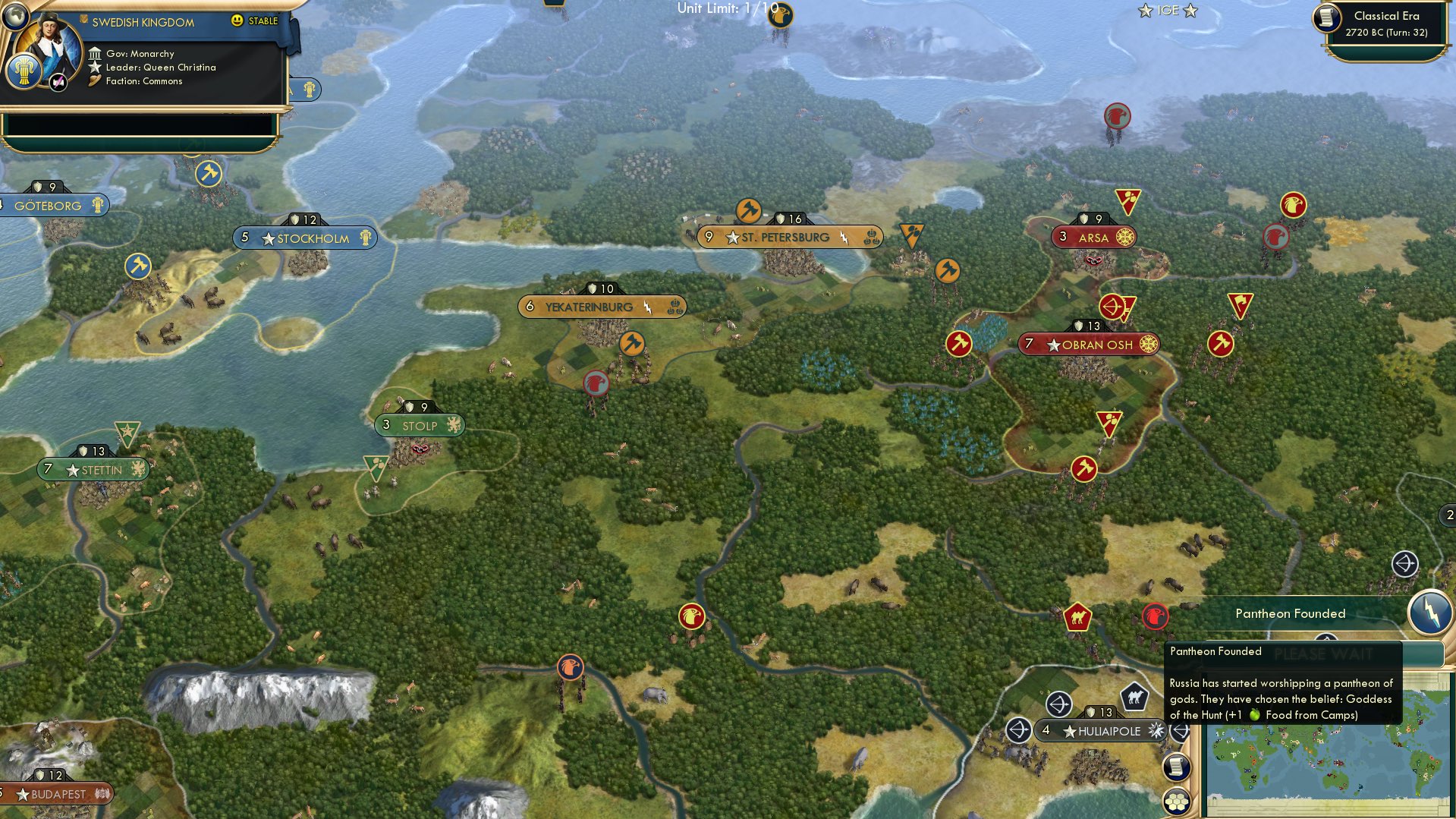
Task: Open the scroll icon beside the minimap
Action: pos(1176,767)
